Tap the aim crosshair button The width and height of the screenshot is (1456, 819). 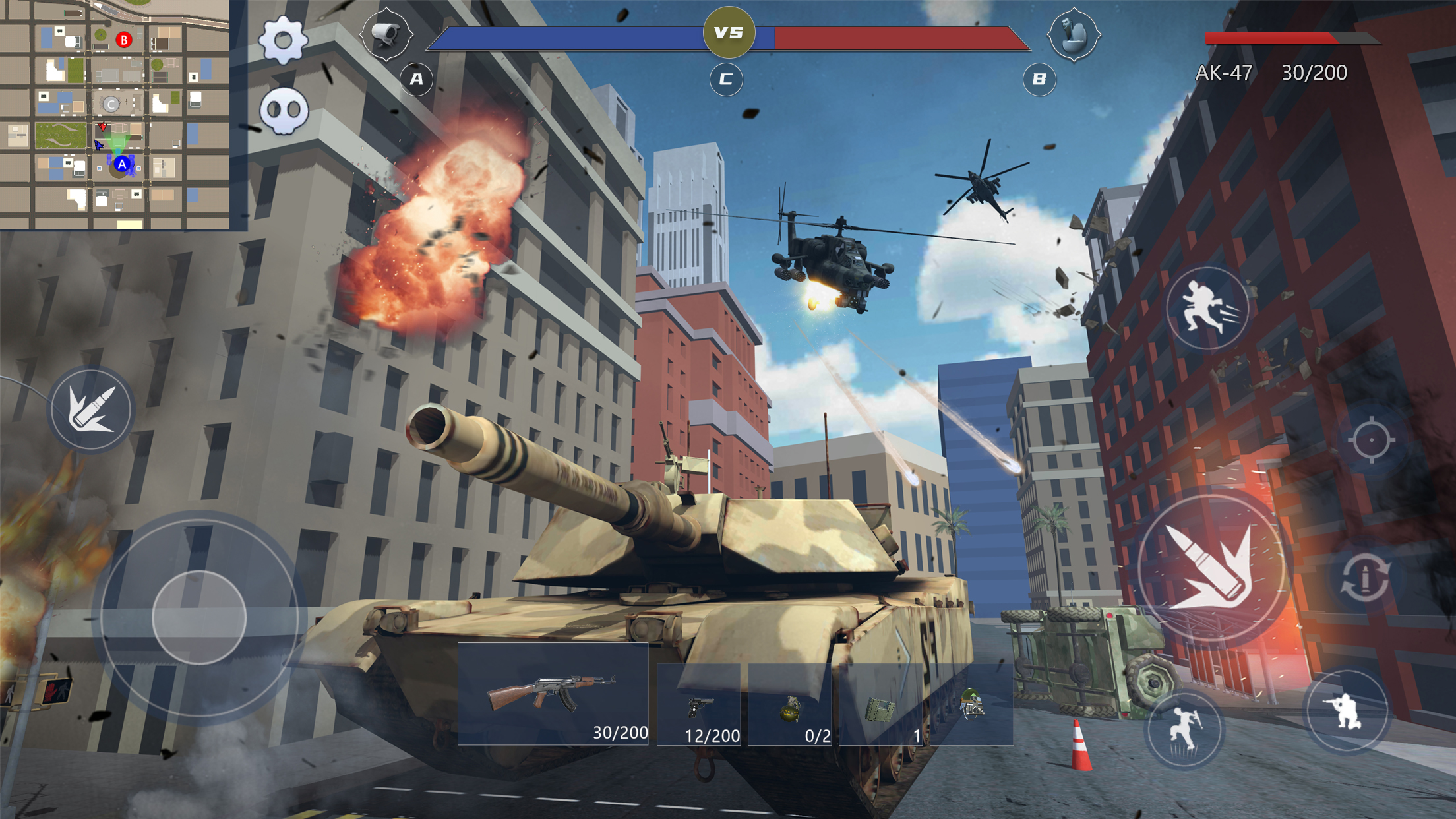tap(1371, 440)
